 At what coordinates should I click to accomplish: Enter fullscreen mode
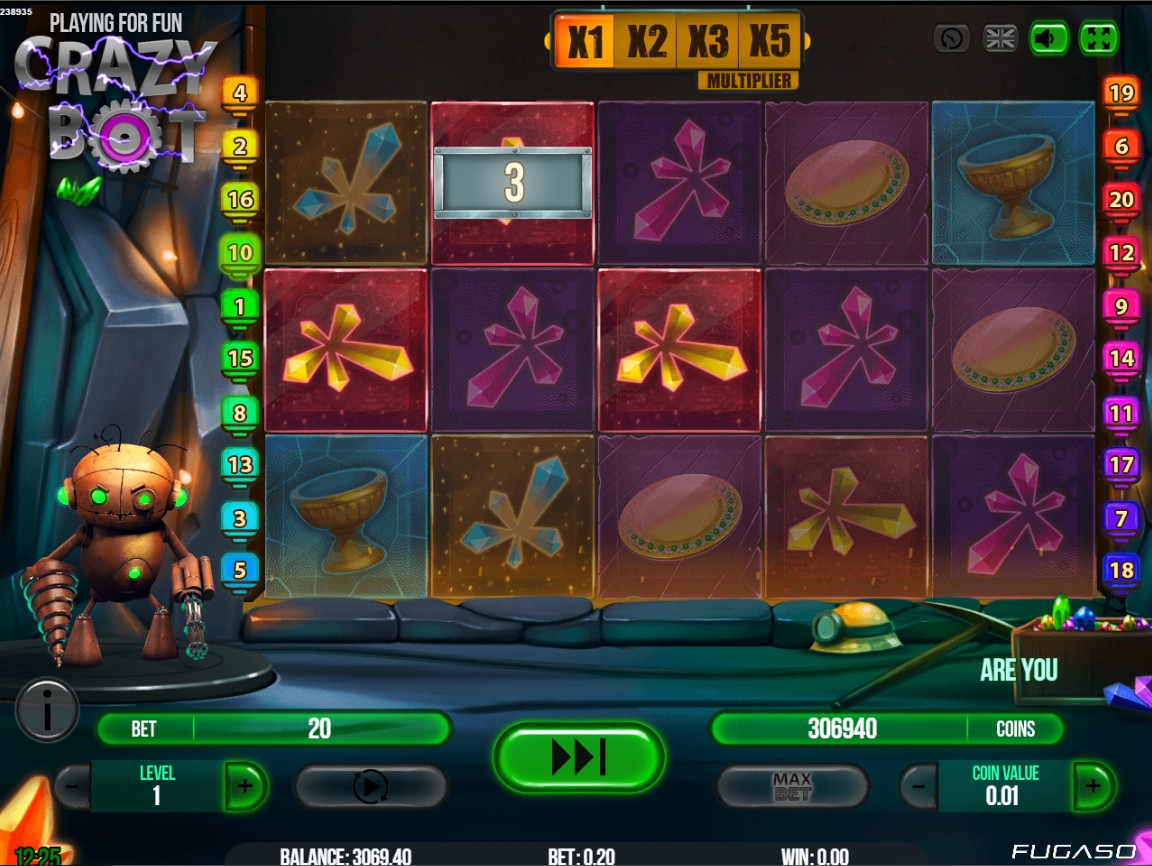click(1098, 39)
